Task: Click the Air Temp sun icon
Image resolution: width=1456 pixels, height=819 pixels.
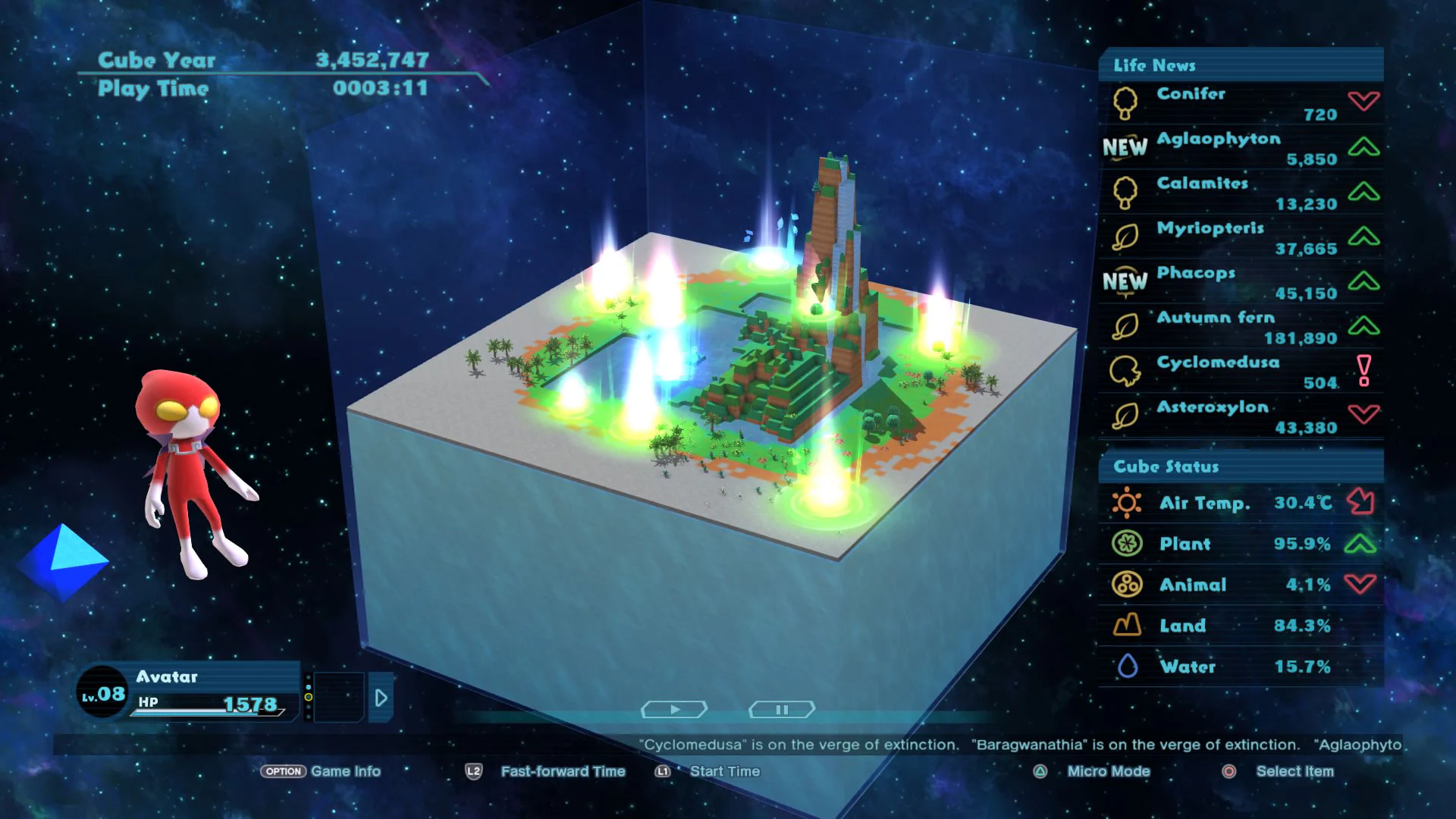Action: click(x=1128, y=502)
